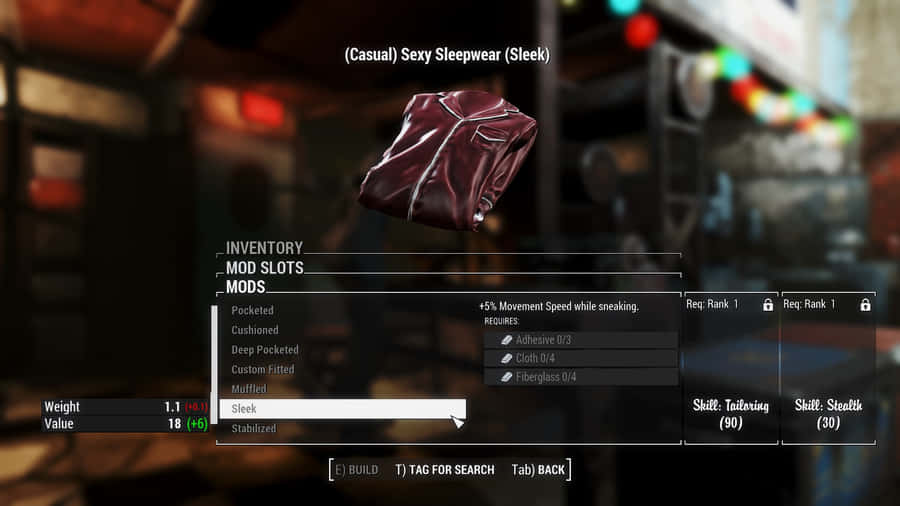Image resolution: width=900 pixels, height=506 pixels.
Task: Choose the Muffled mod option
Action: tap(249, 389)
